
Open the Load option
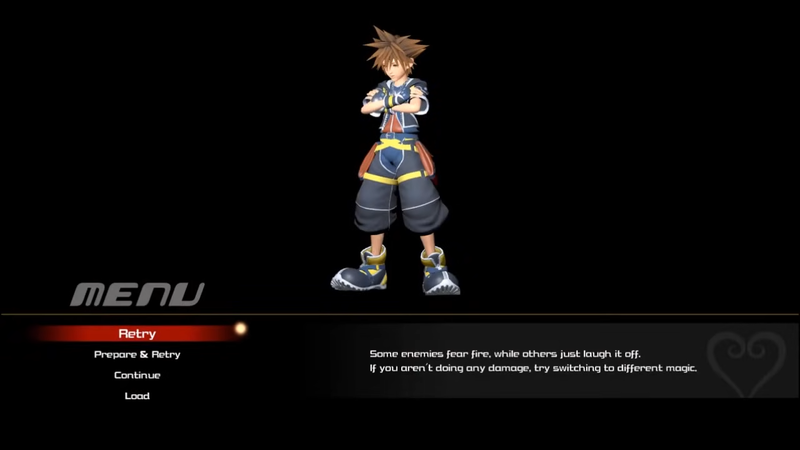click(x=137, y=396)
